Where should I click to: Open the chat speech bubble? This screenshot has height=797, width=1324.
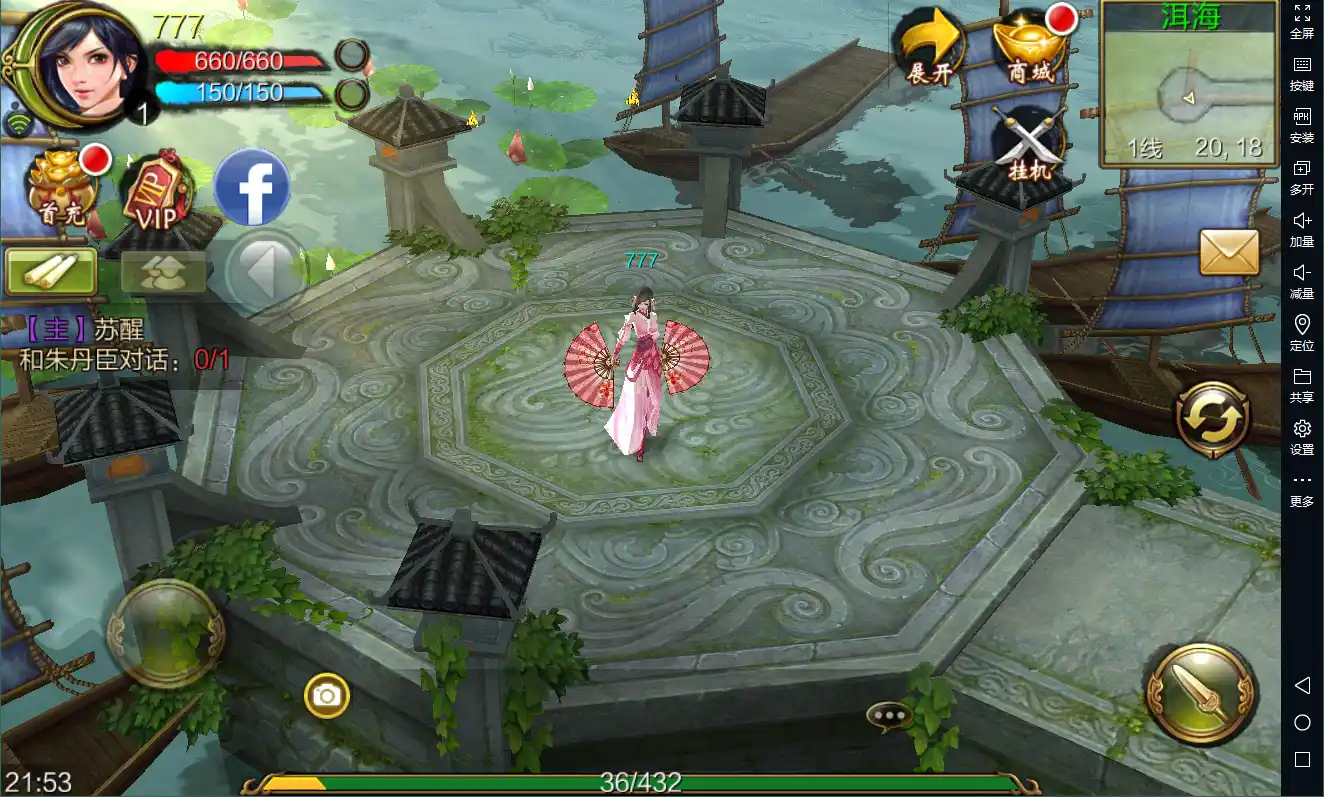click(x=888, y=714)
